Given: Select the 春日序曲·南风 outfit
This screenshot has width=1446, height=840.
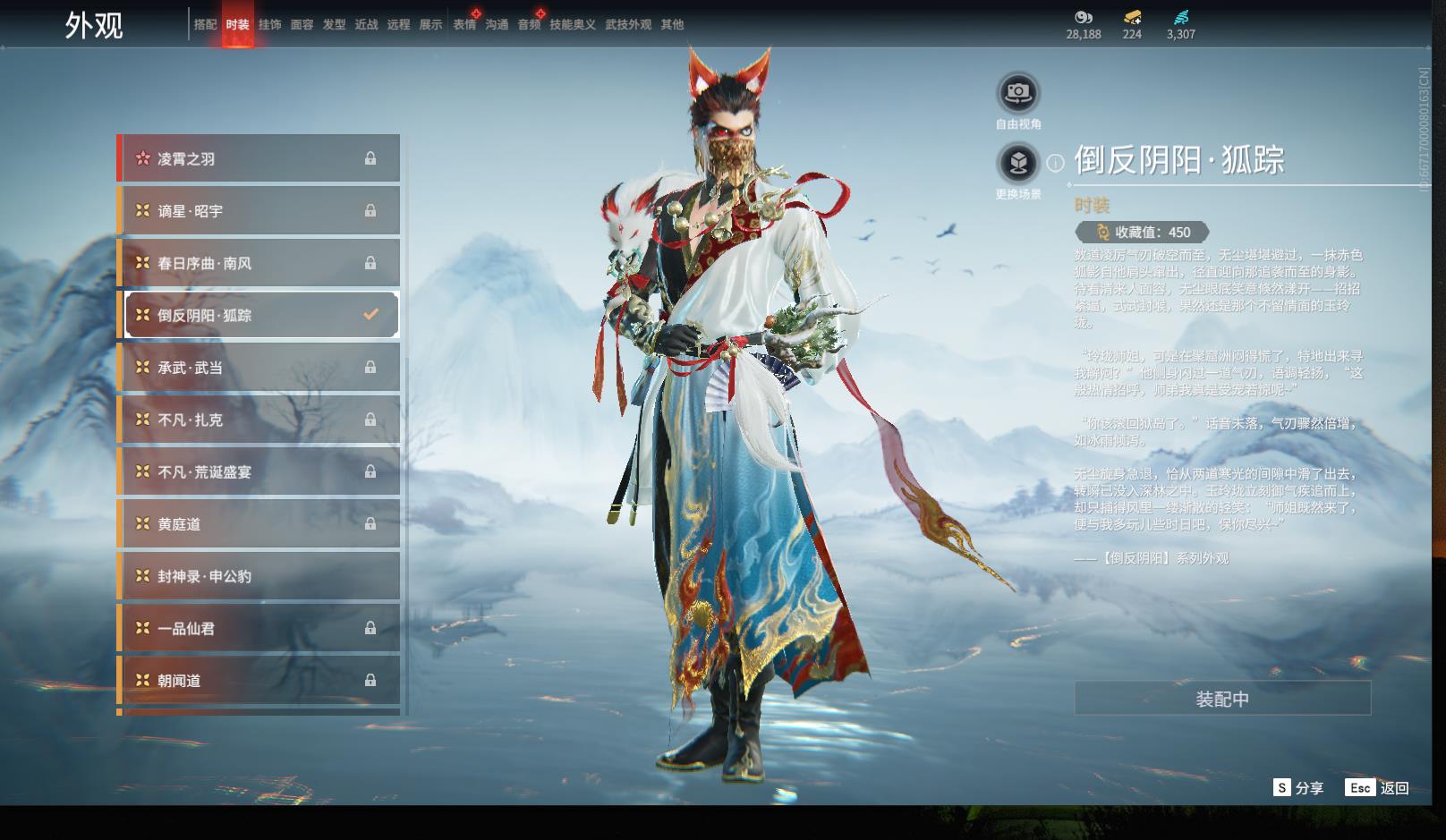Looking at the screenshot, I should click(x=259, y=263).
